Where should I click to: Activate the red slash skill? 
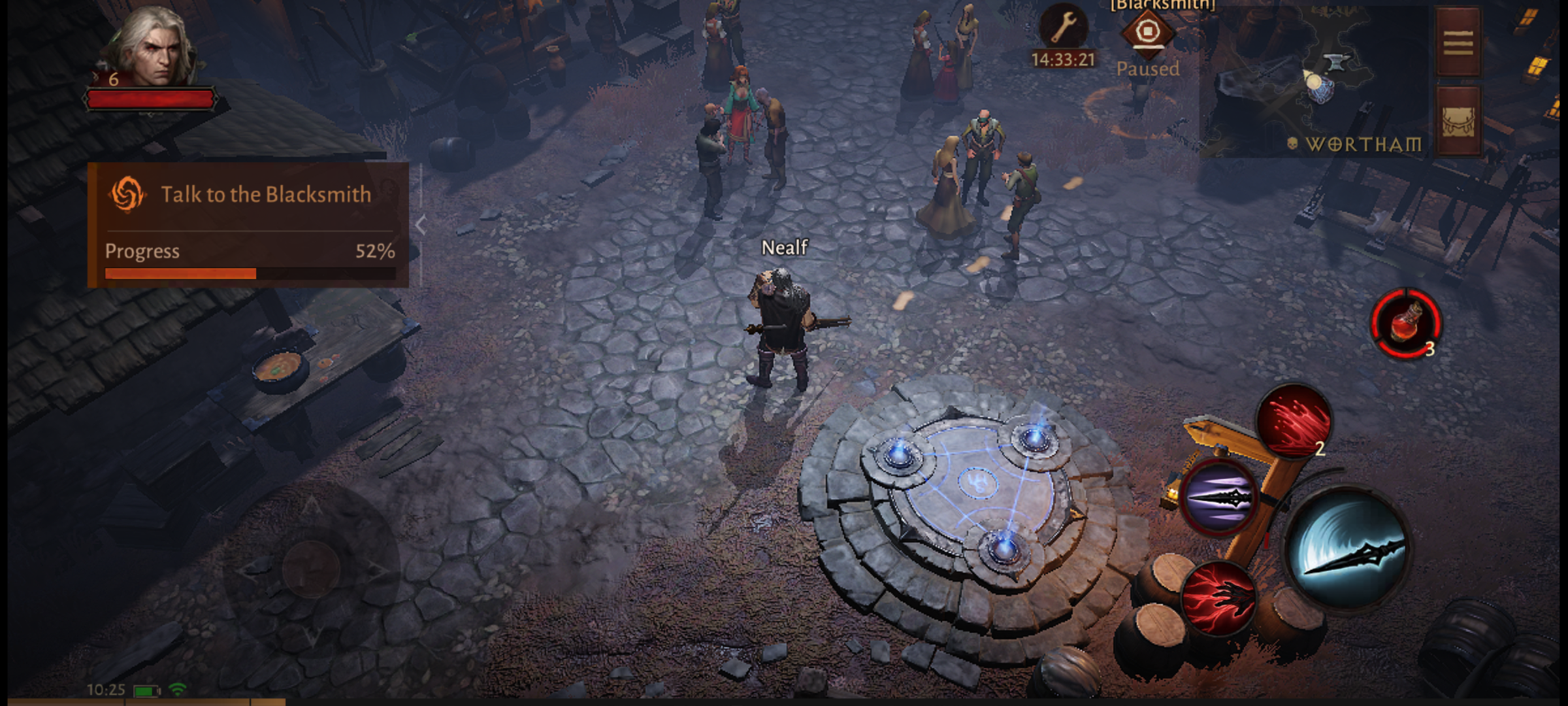pos(1294,420)
